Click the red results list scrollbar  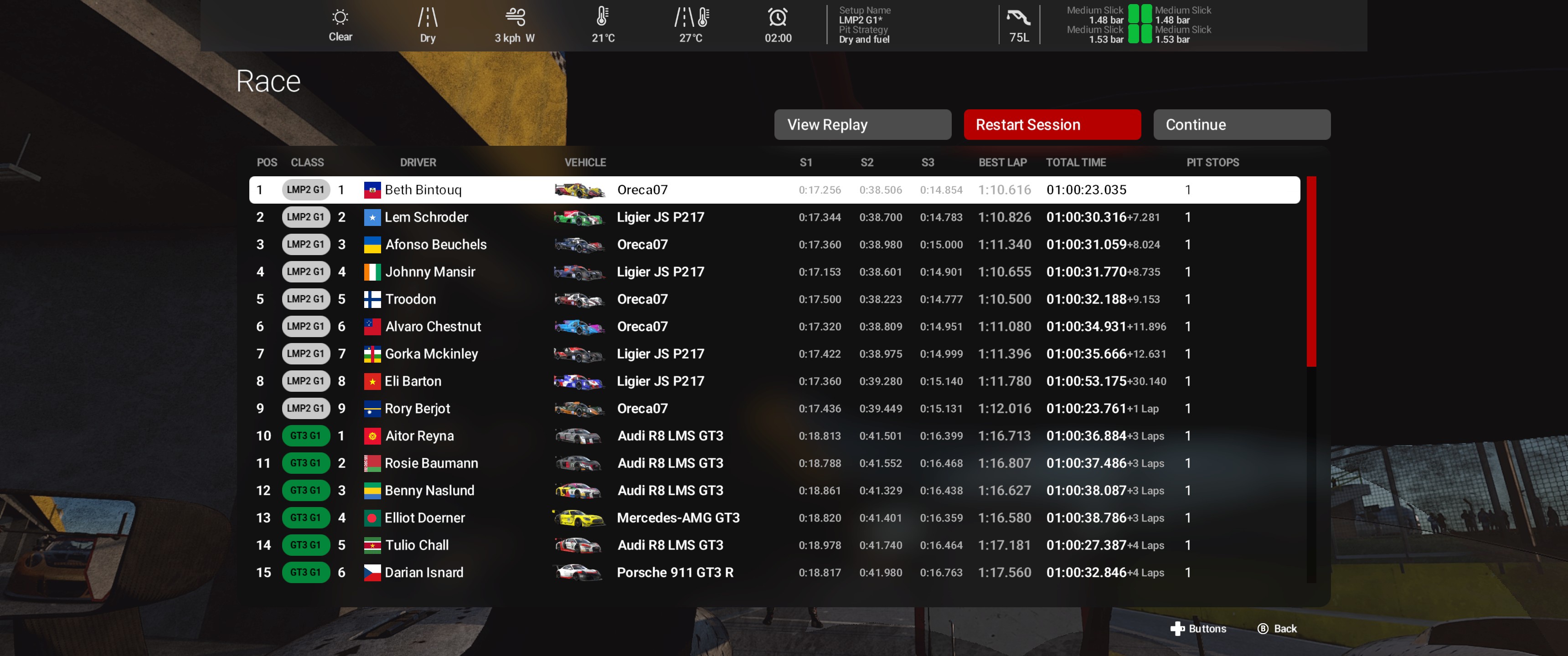coord(1311,272)
